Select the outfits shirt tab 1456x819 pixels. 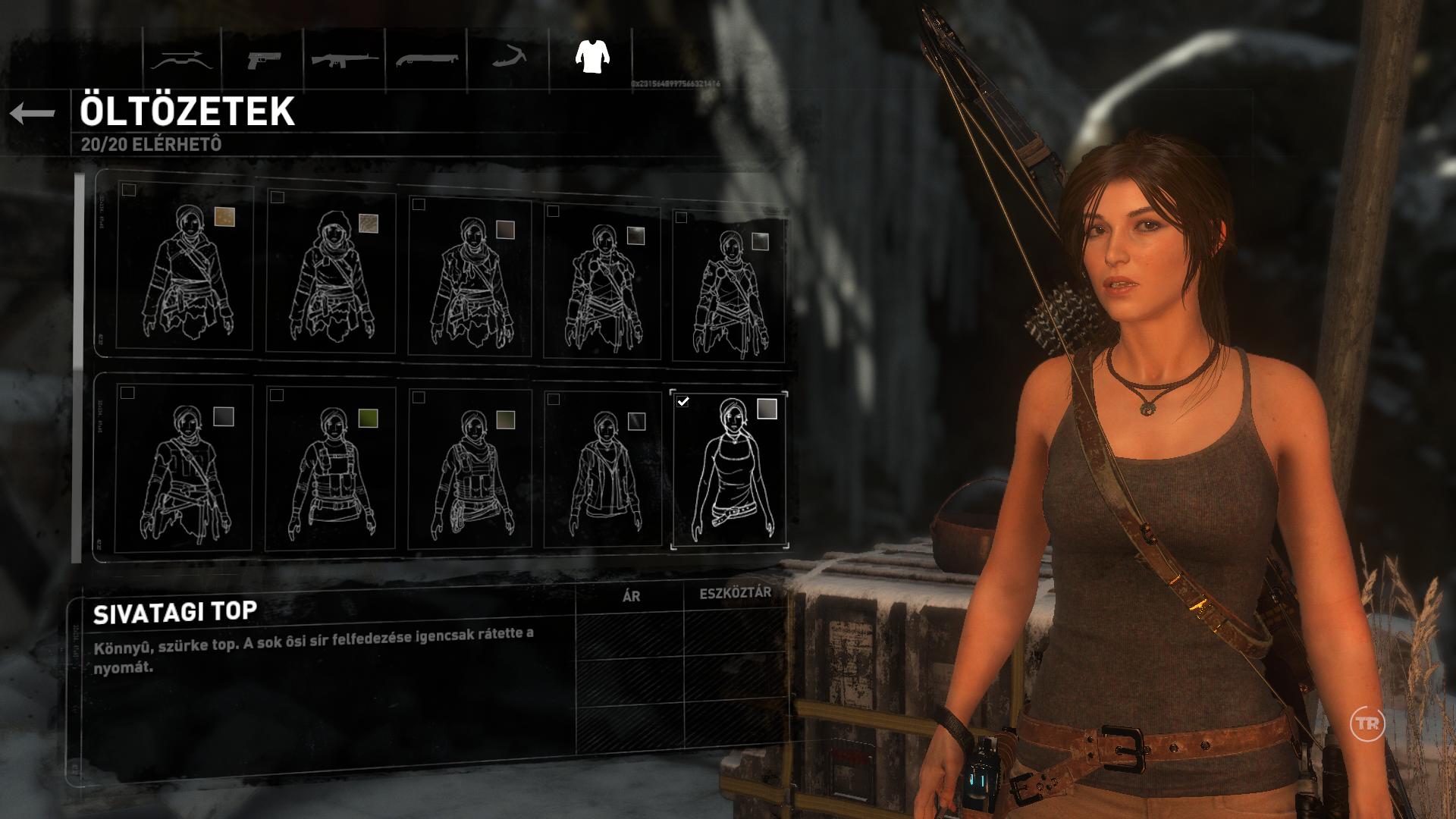(x=592, y=56)
